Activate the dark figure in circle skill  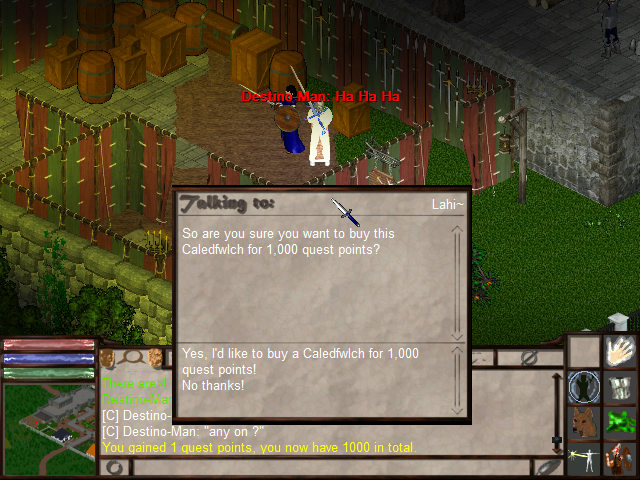coord(585,386)
